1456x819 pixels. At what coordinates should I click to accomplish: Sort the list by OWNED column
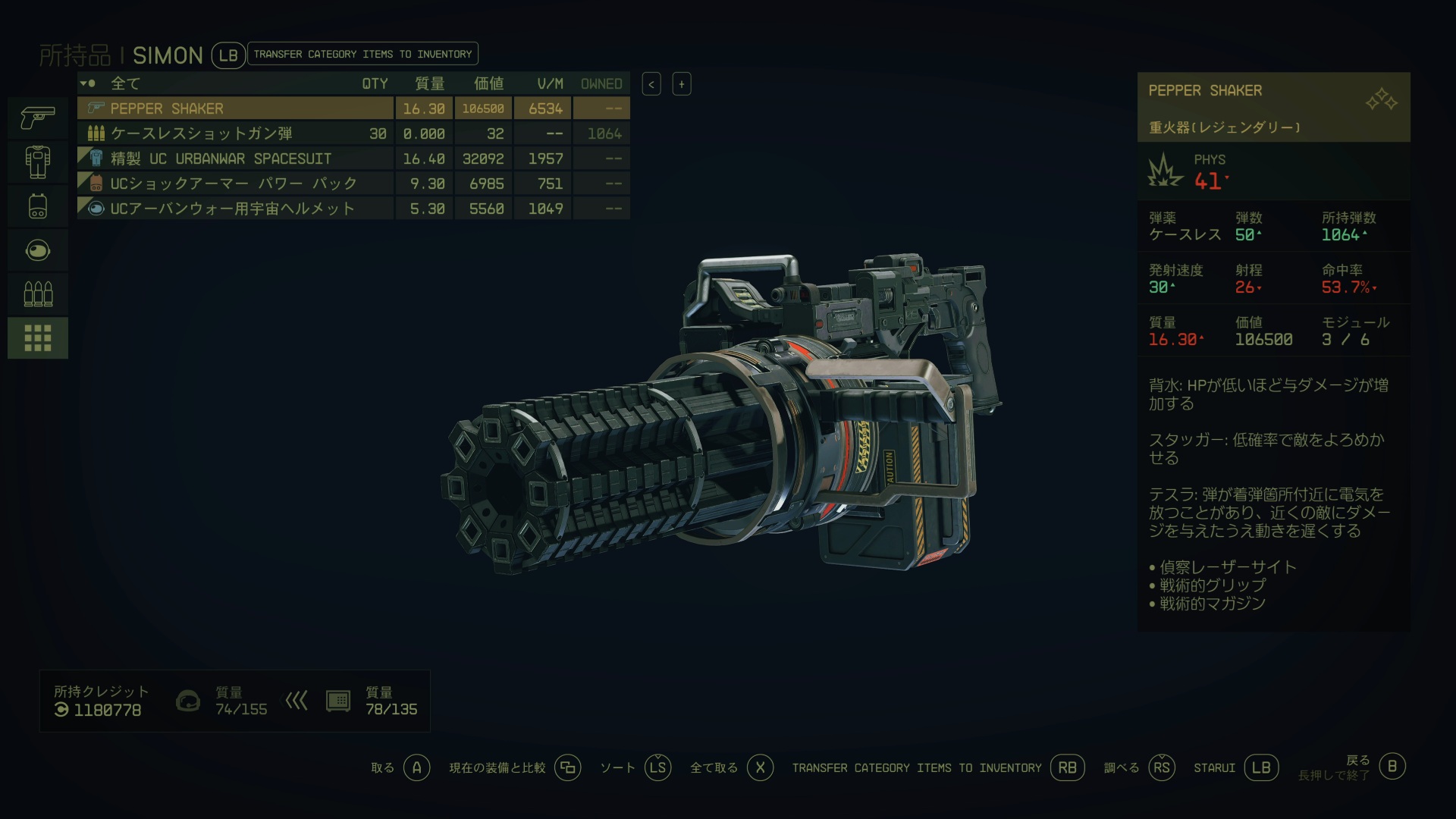(x=601, y=83)
